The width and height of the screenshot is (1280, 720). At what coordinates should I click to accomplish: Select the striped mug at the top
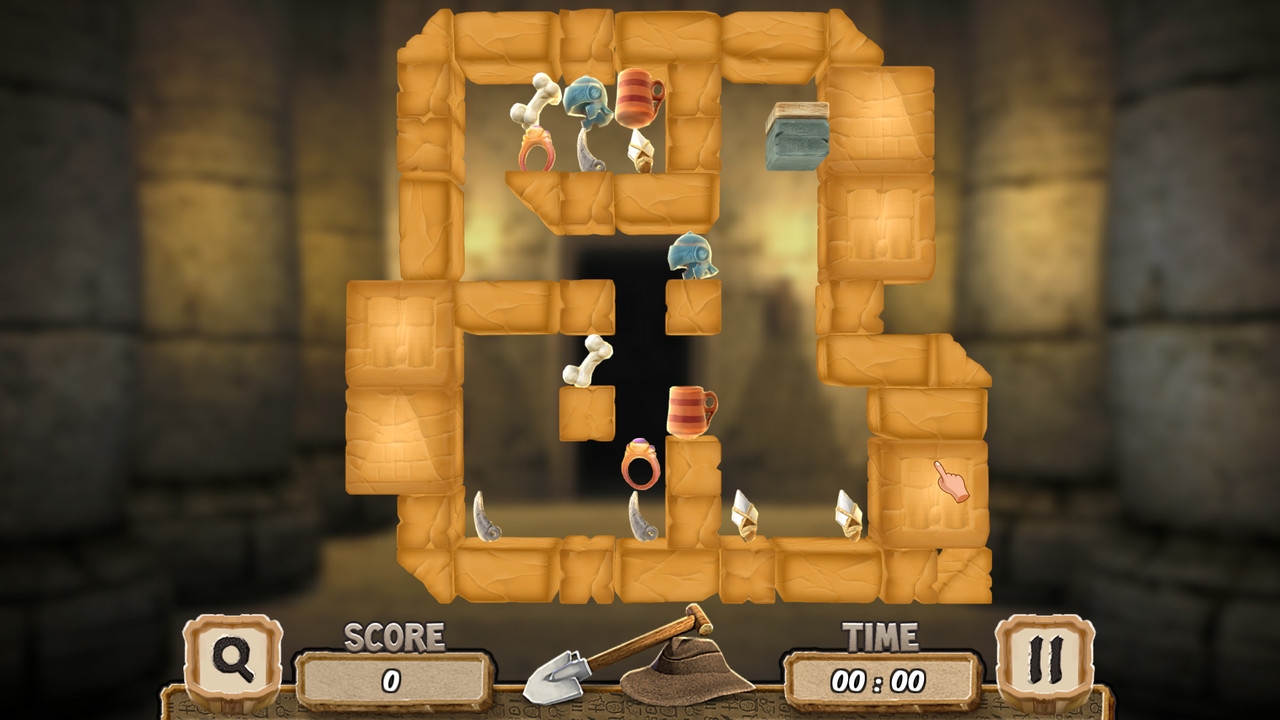point(634,95)
